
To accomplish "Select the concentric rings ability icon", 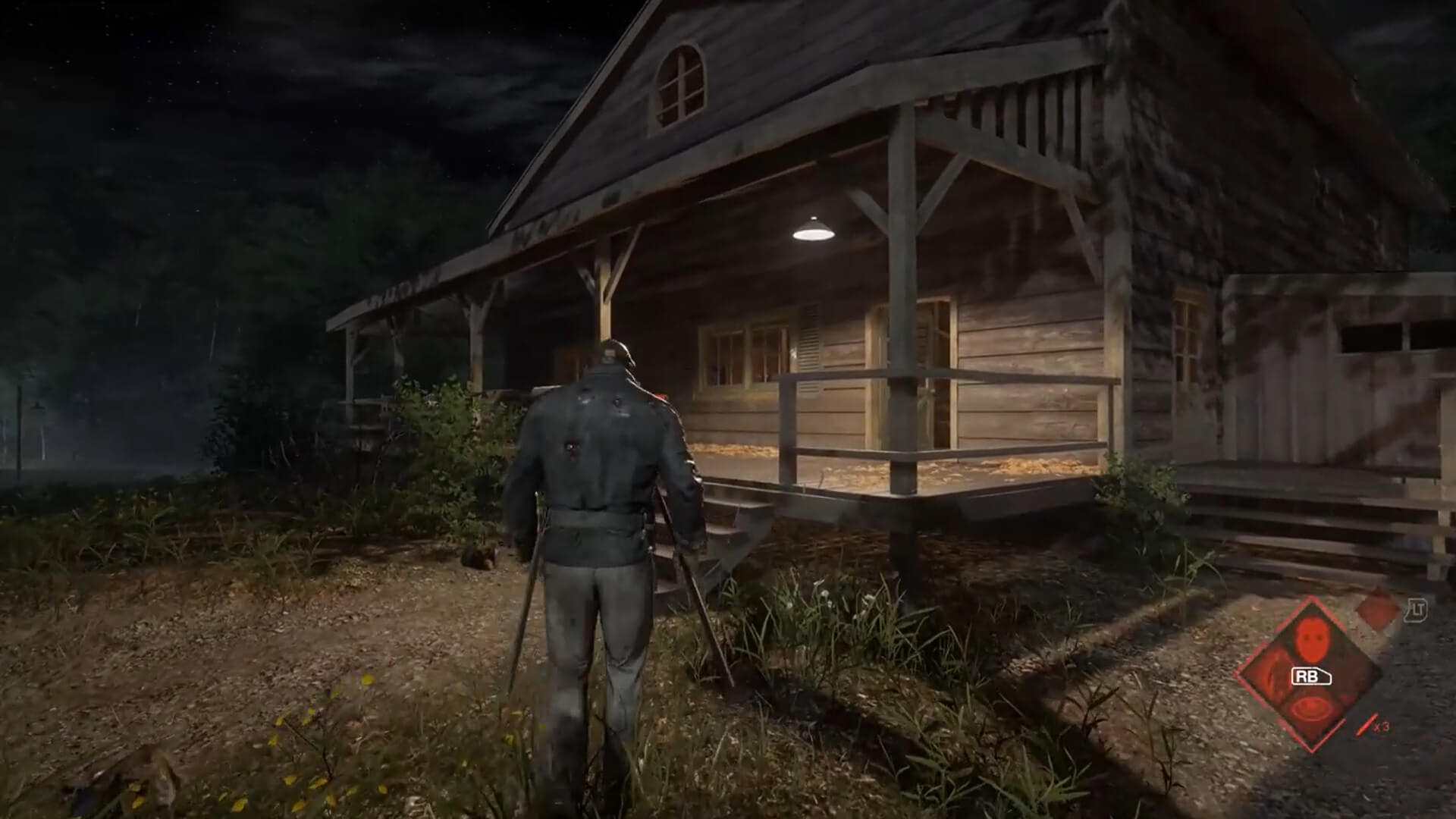I will [x=1310, y=711].
